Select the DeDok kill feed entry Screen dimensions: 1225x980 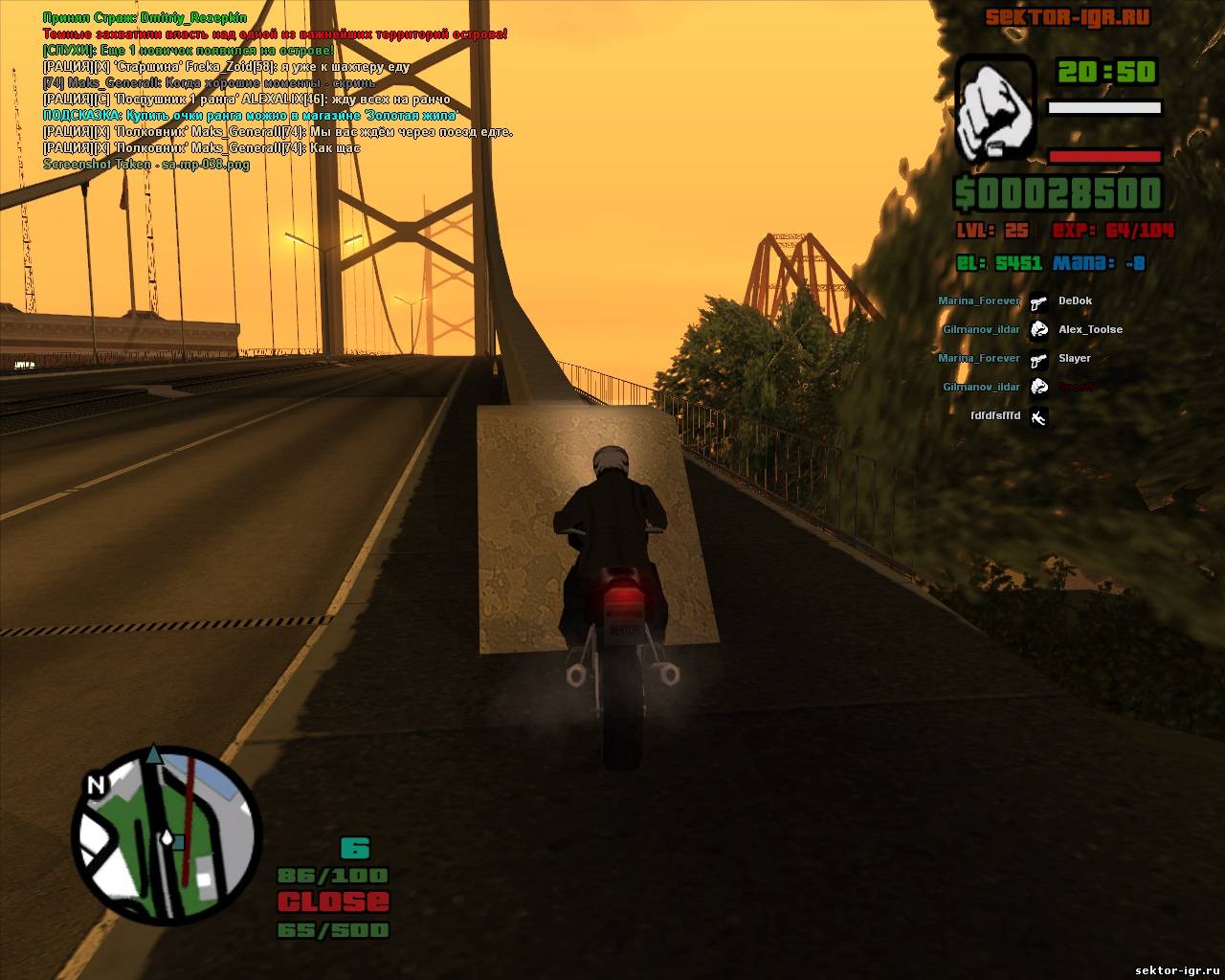[1075, 301]
